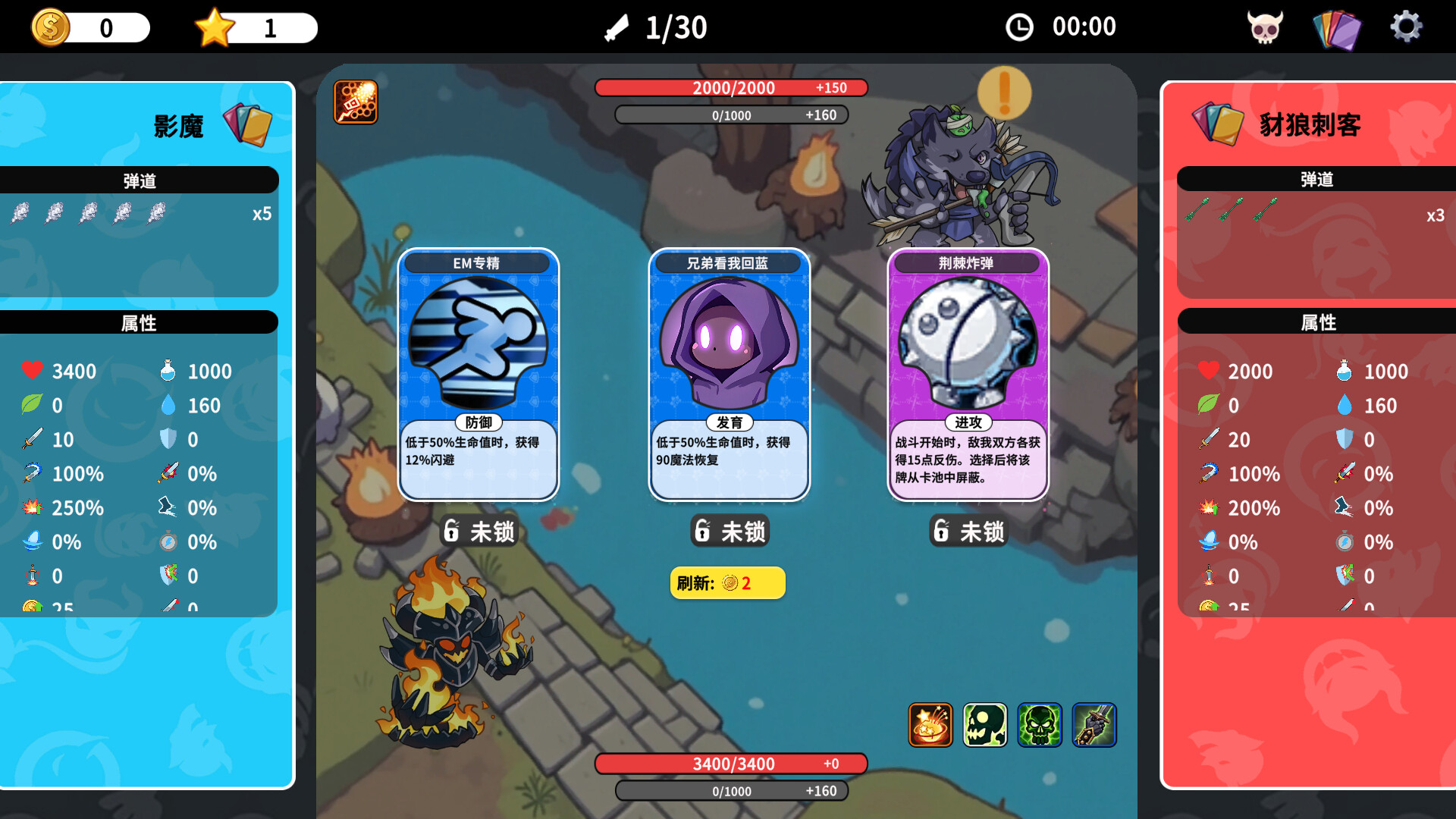
Task: Select the white-bordered skull skill icon
Action: coord(984,726)
